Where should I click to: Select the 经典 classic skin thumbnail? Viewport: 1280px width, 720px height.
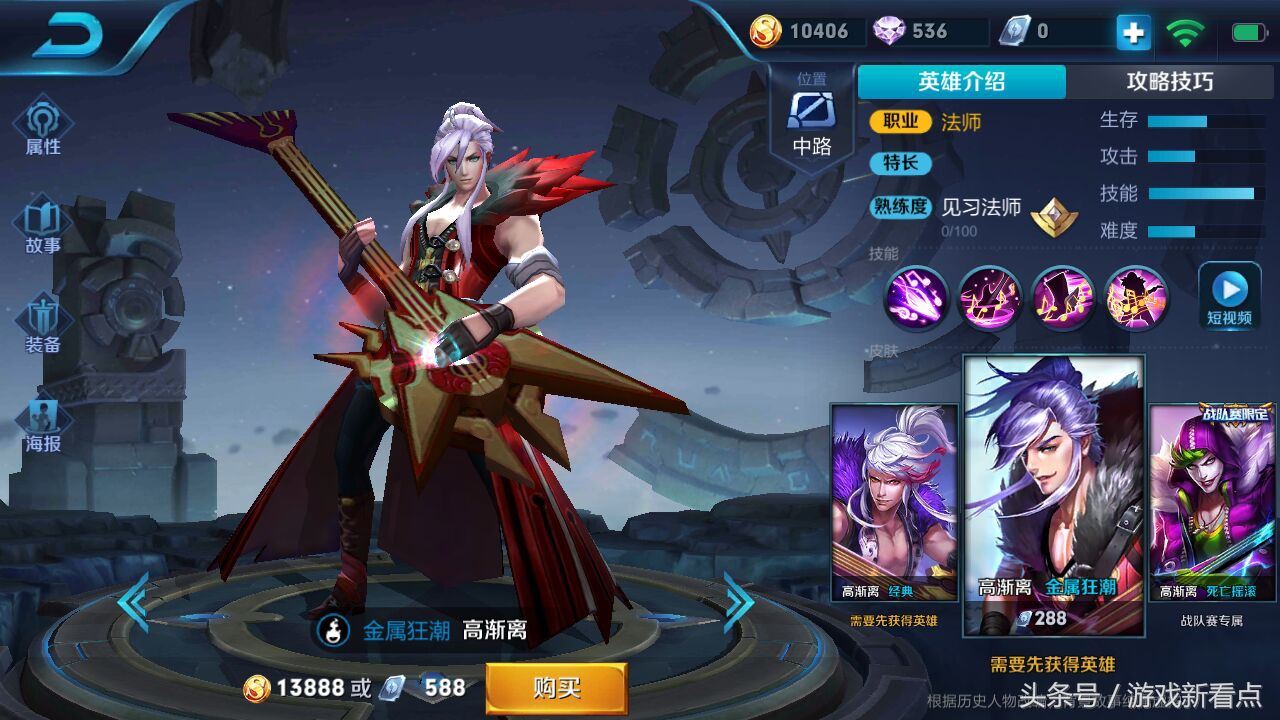[893, 502]
